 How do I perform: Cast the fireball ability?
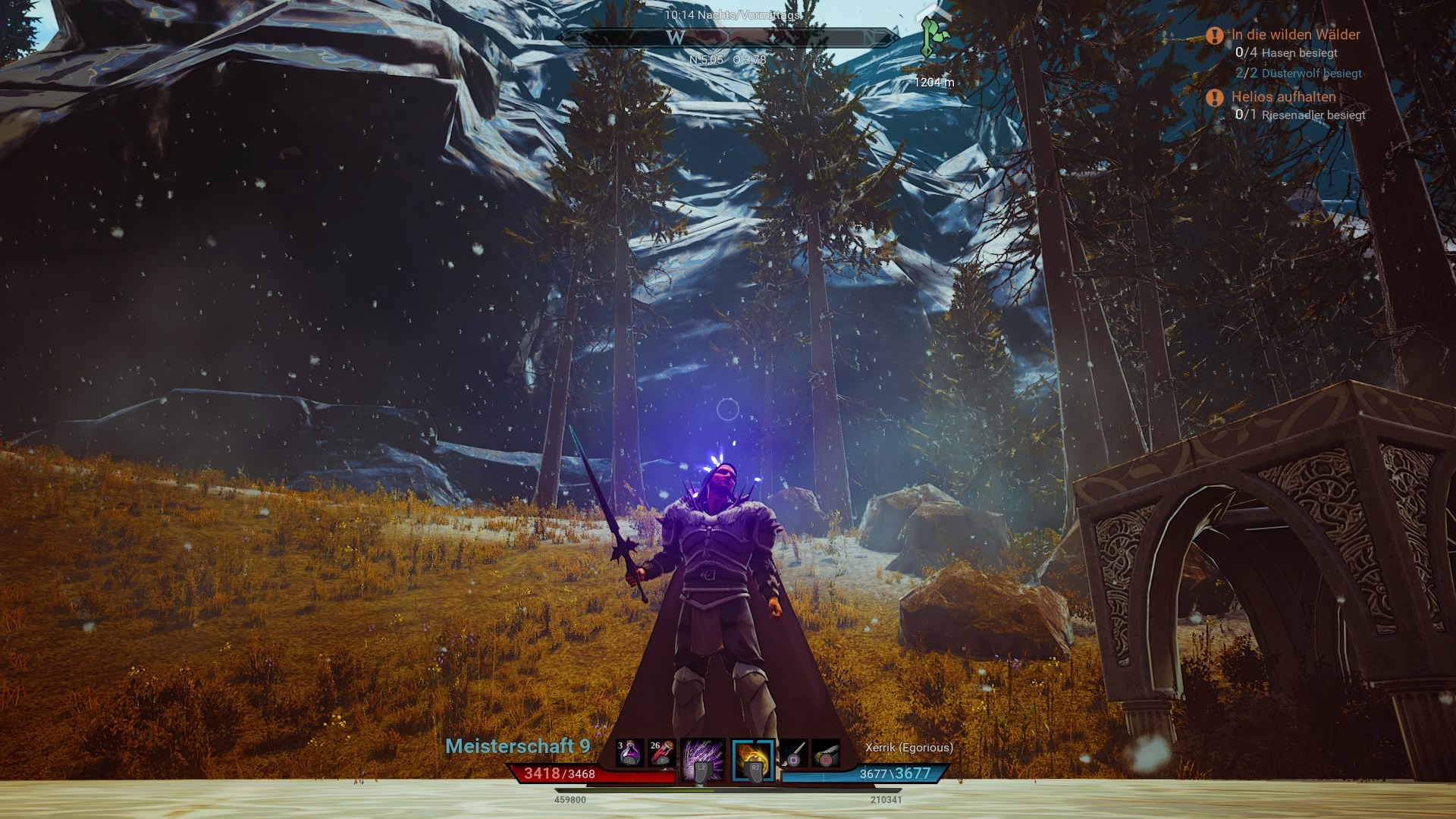click(753, 759)
